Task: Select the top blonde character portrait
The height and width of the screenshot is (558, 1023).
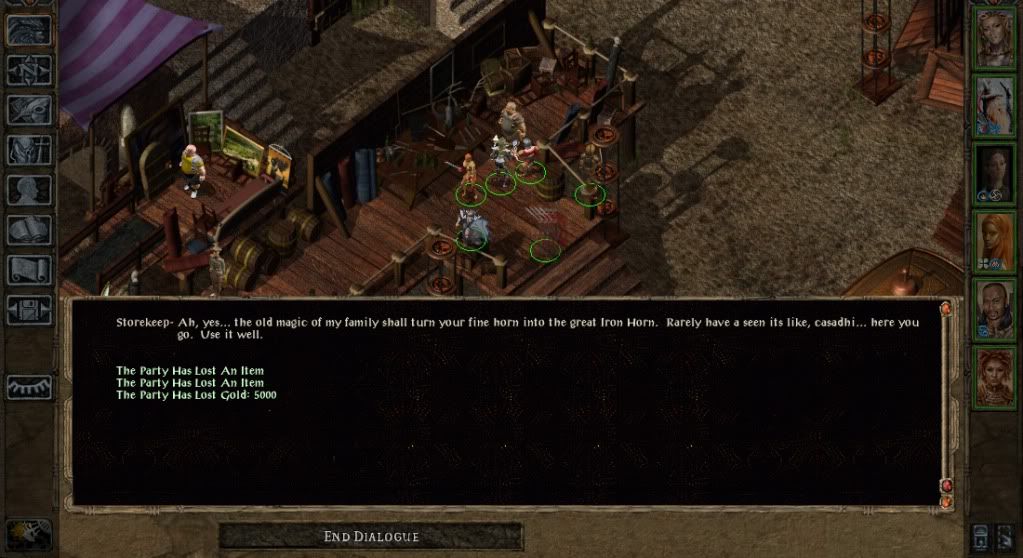Action: [996, 38]
